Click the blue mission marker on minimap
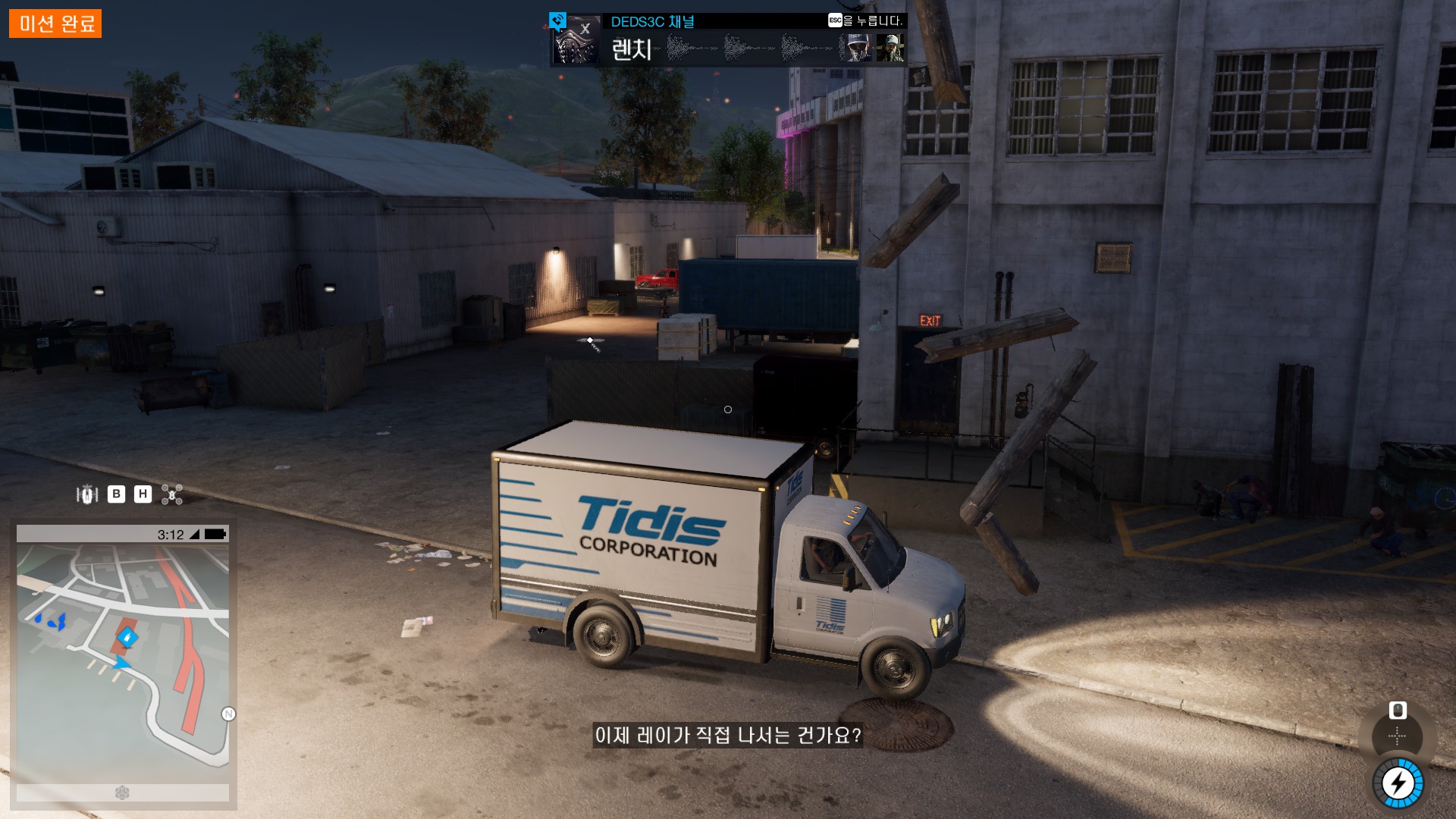Screen dimensions: 1456x819 coord(127,636)
